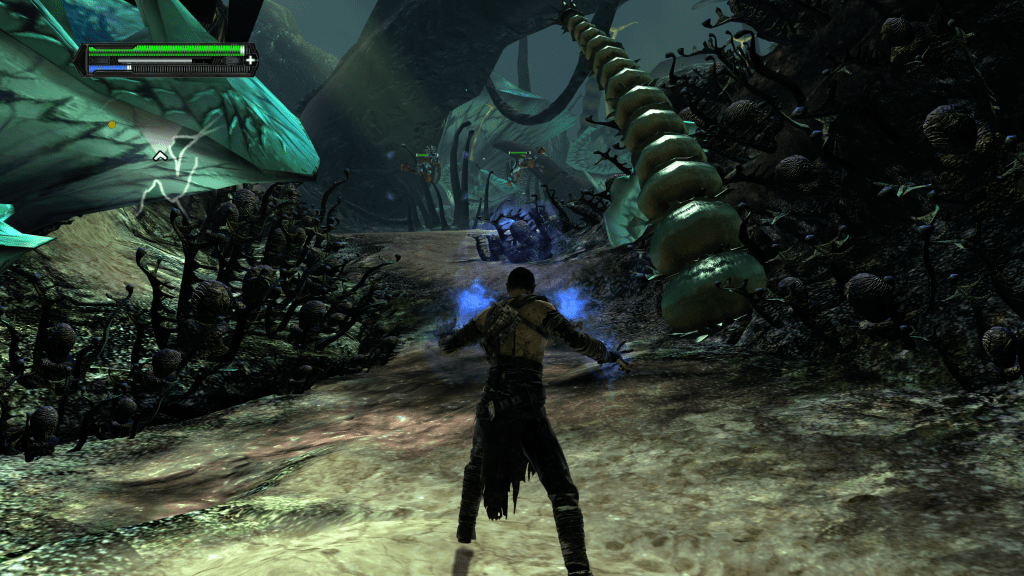Select the orange objective dot on radar
Image resolution: width=1024 pixels, height=576 pixels.
tap(112, 125)
